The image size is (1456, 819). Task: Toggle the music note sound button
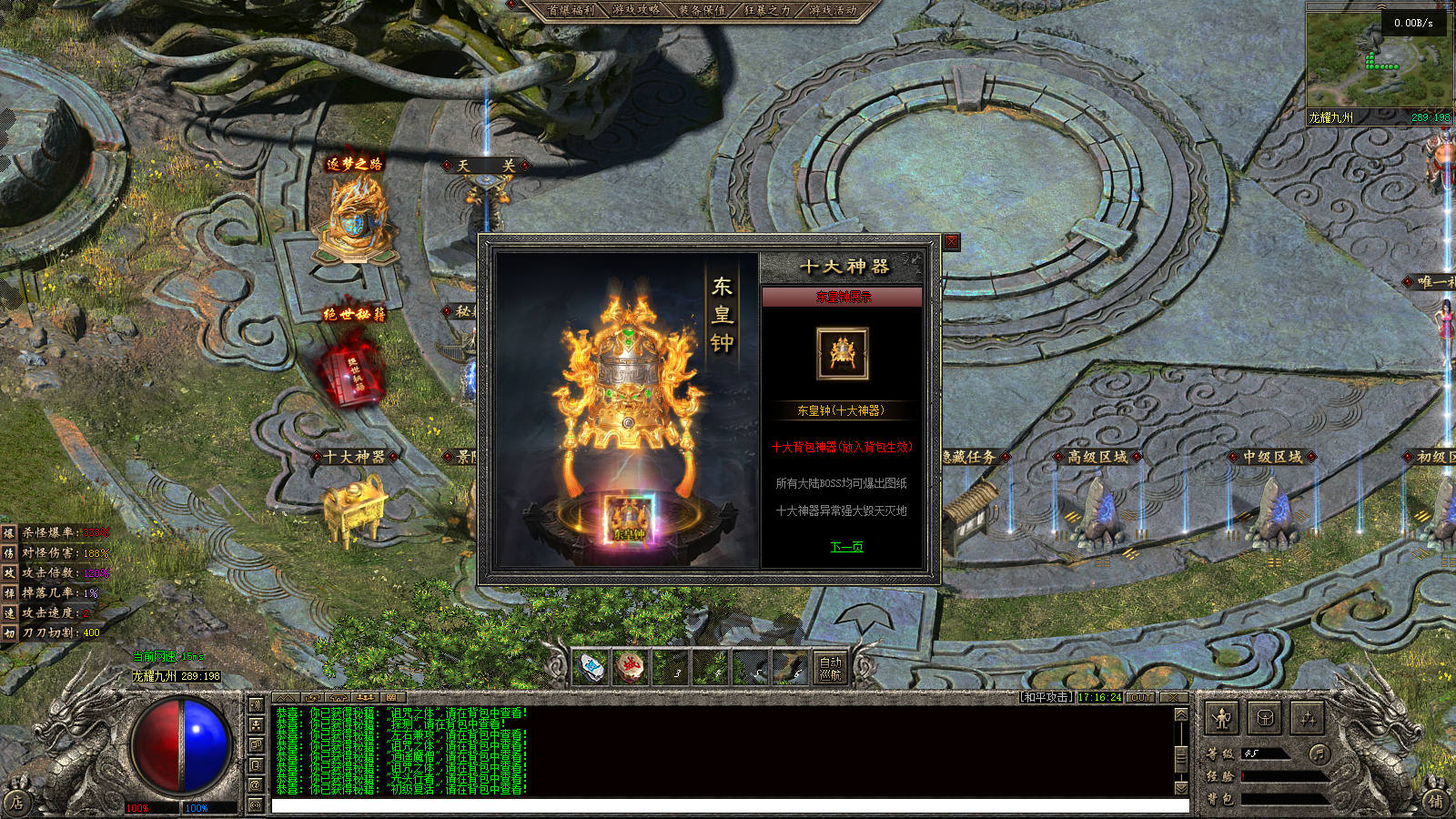1319,753
